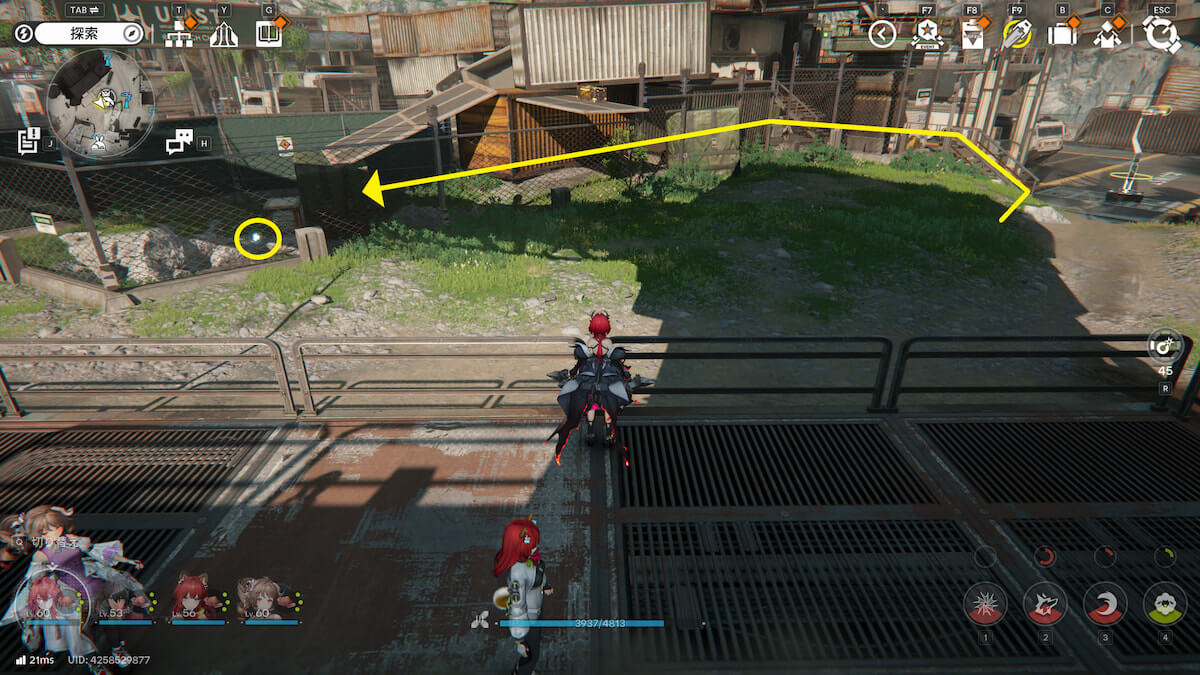Open the main system menu ring icon

[x=1162, y=35]
